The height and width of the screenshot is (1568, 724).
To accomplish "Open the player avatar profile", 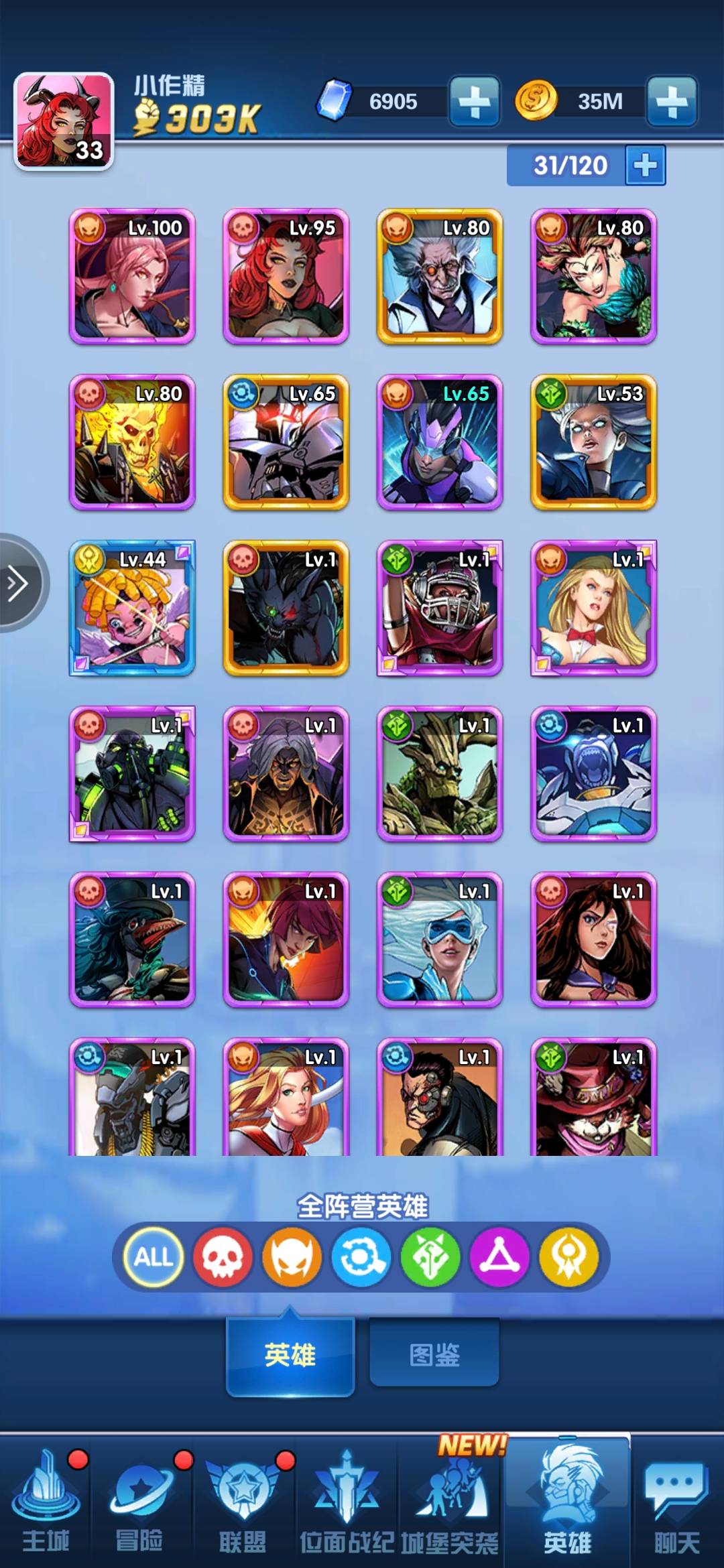I will (x=64, y=121).
